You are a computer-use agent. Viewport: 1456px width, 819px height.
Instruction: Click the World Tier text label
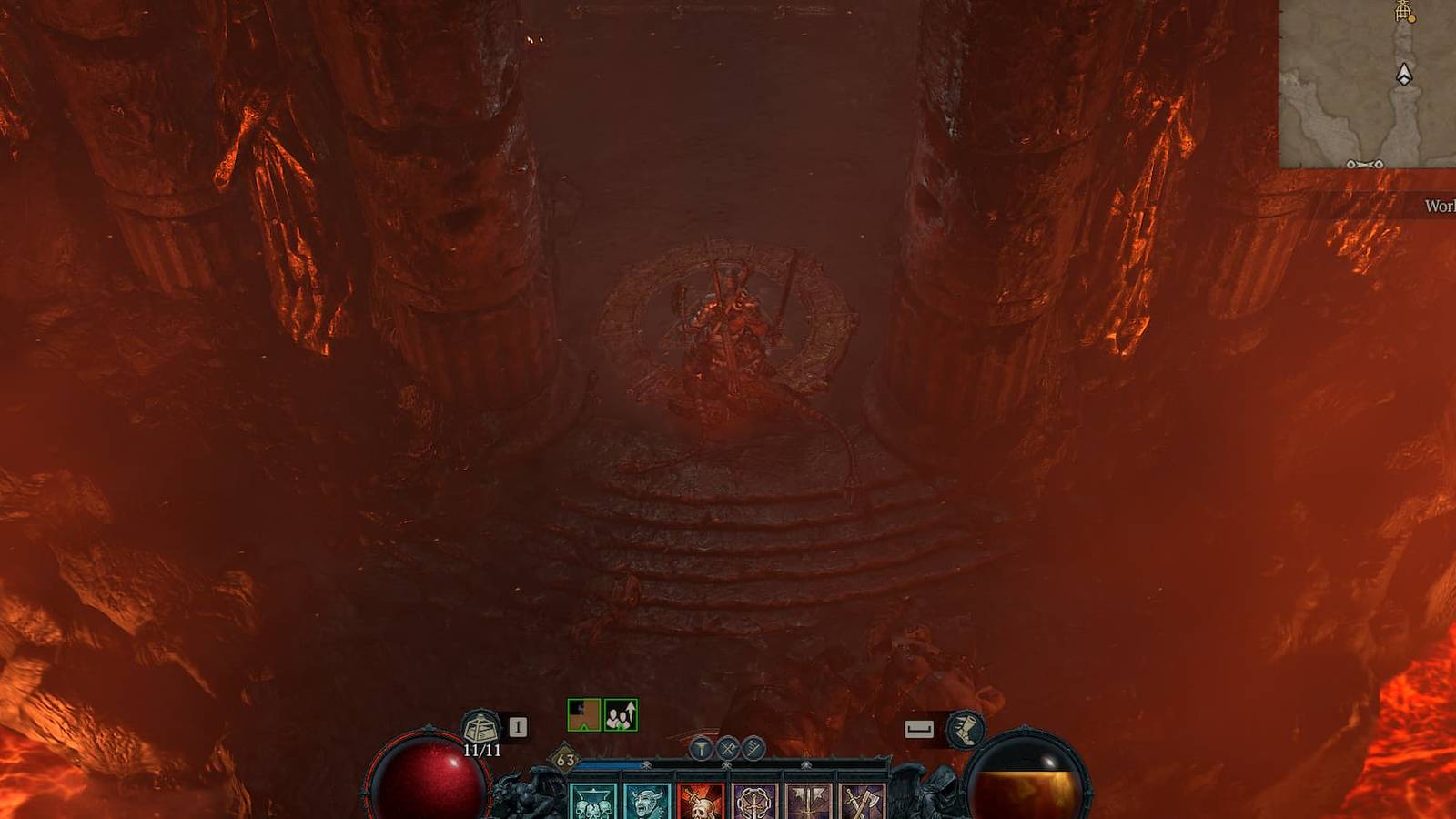1438,206
